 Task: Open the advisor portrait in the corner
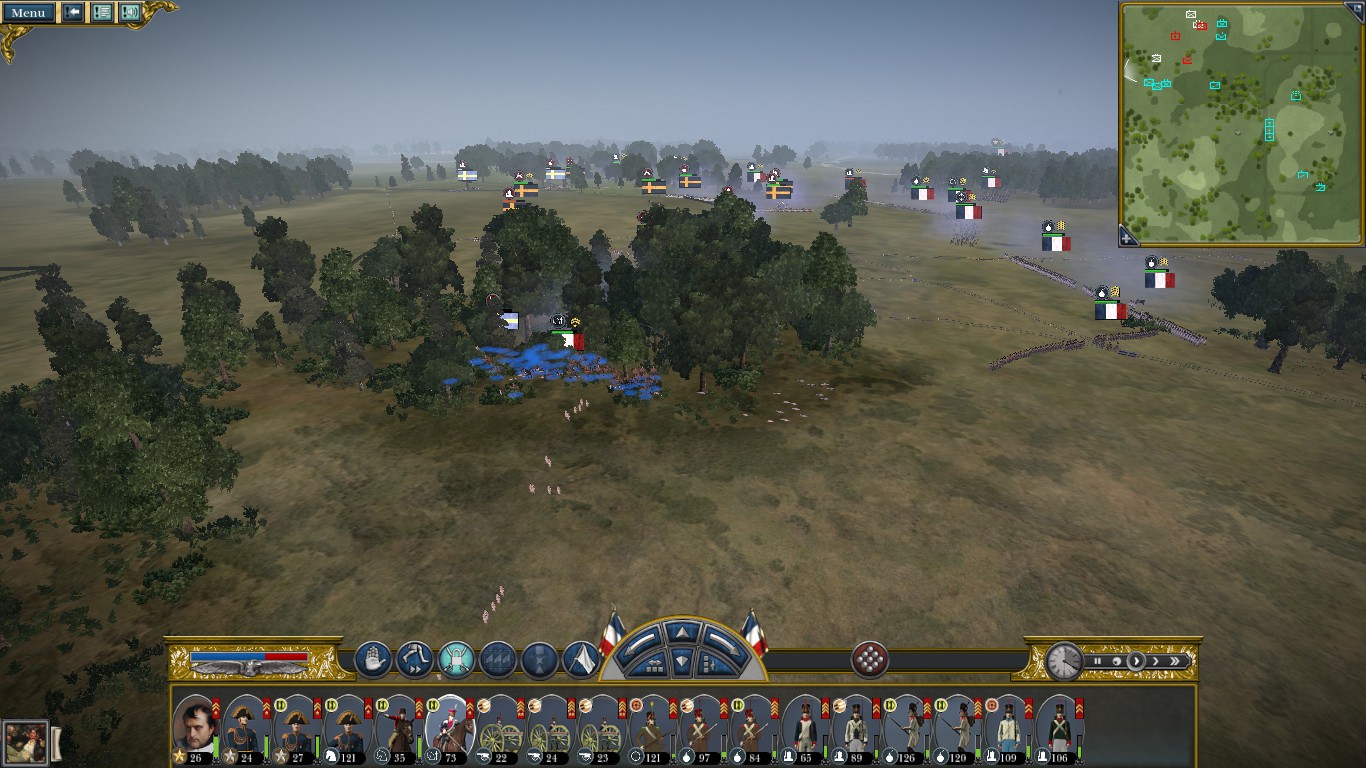25,743
